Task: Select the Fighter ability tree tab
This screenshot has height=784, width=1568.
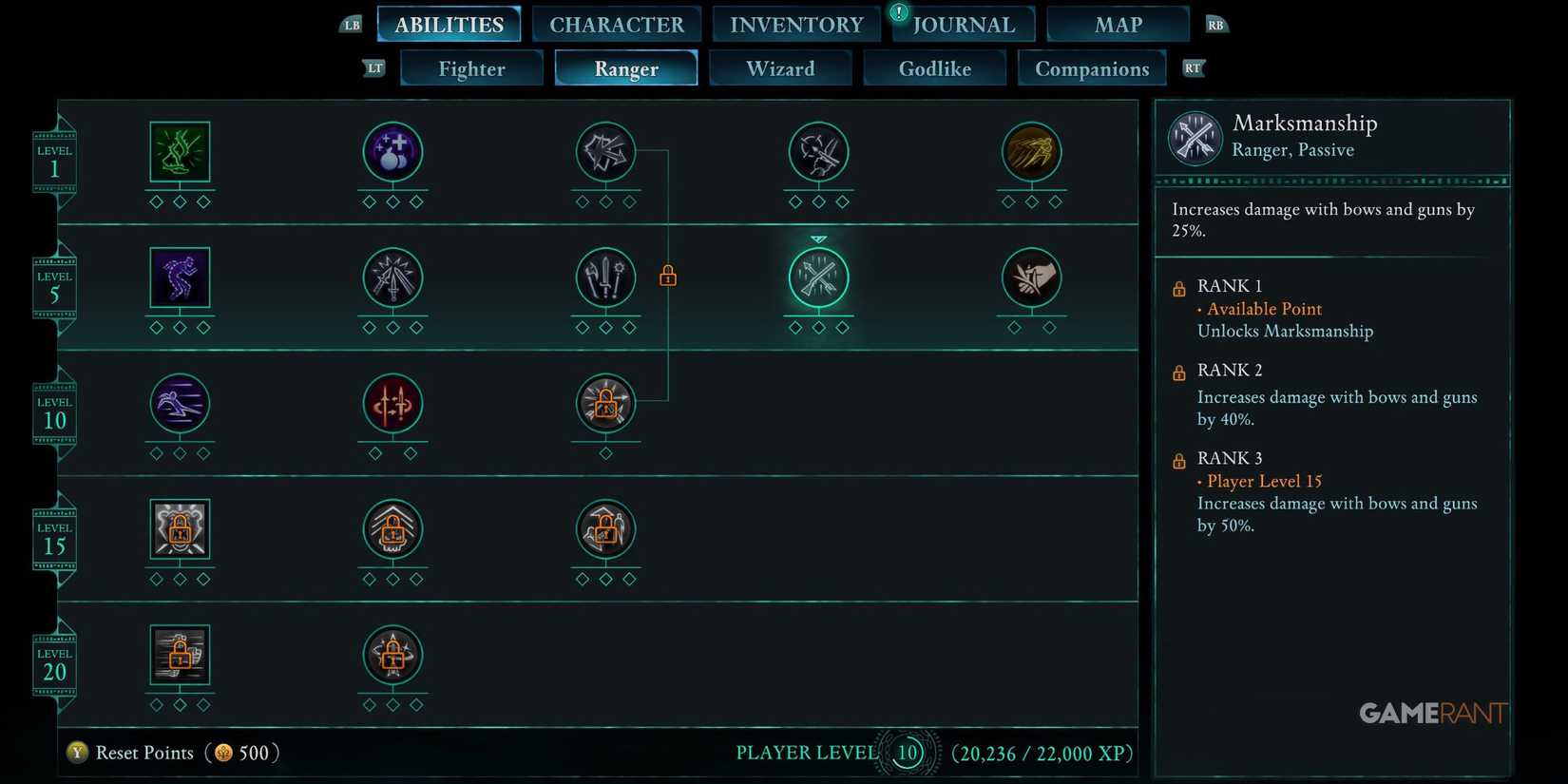Action: pyautogui.click(x=471, y=67)
